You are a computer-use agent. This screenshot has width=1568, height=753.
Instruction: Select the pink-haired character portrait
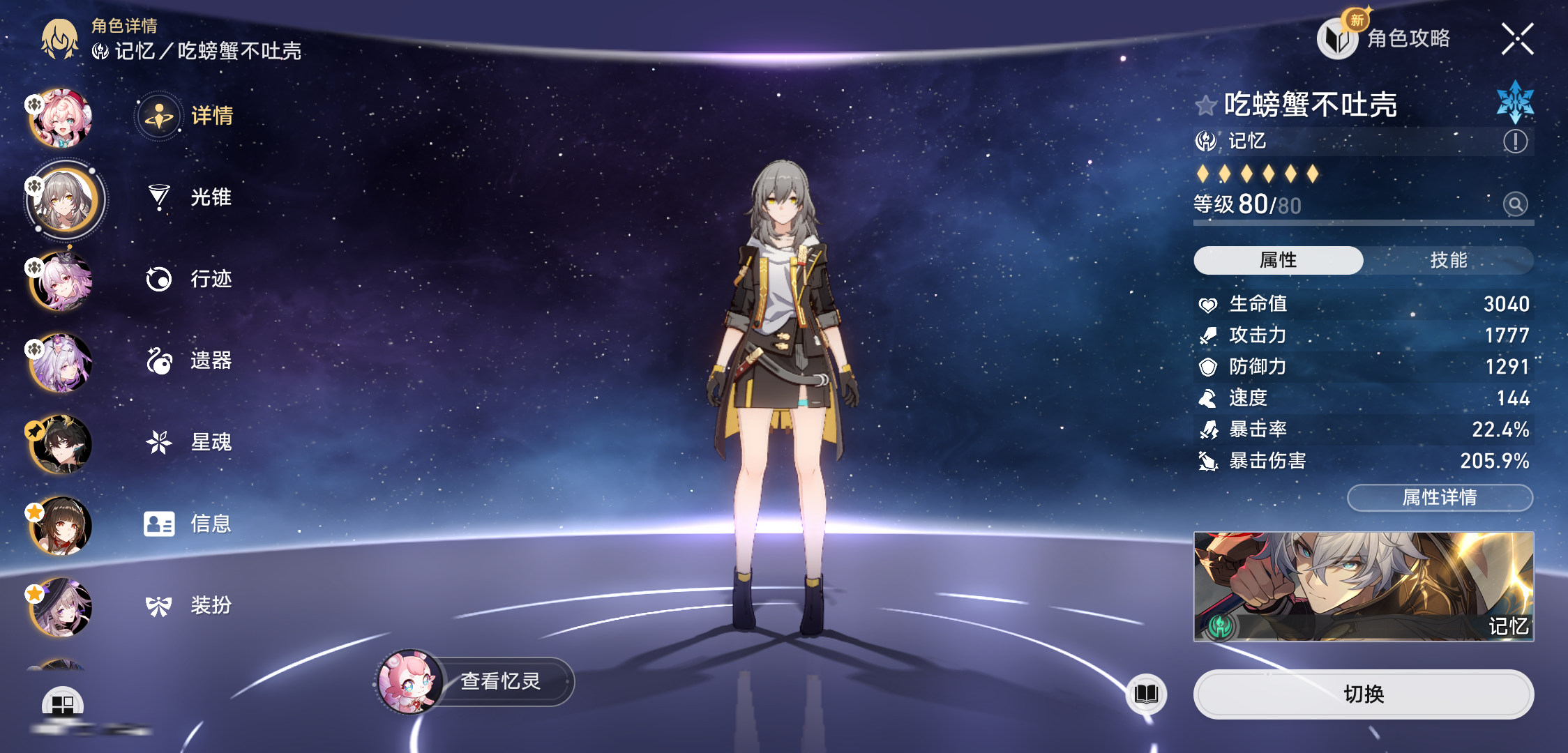(x=61, y=119)
